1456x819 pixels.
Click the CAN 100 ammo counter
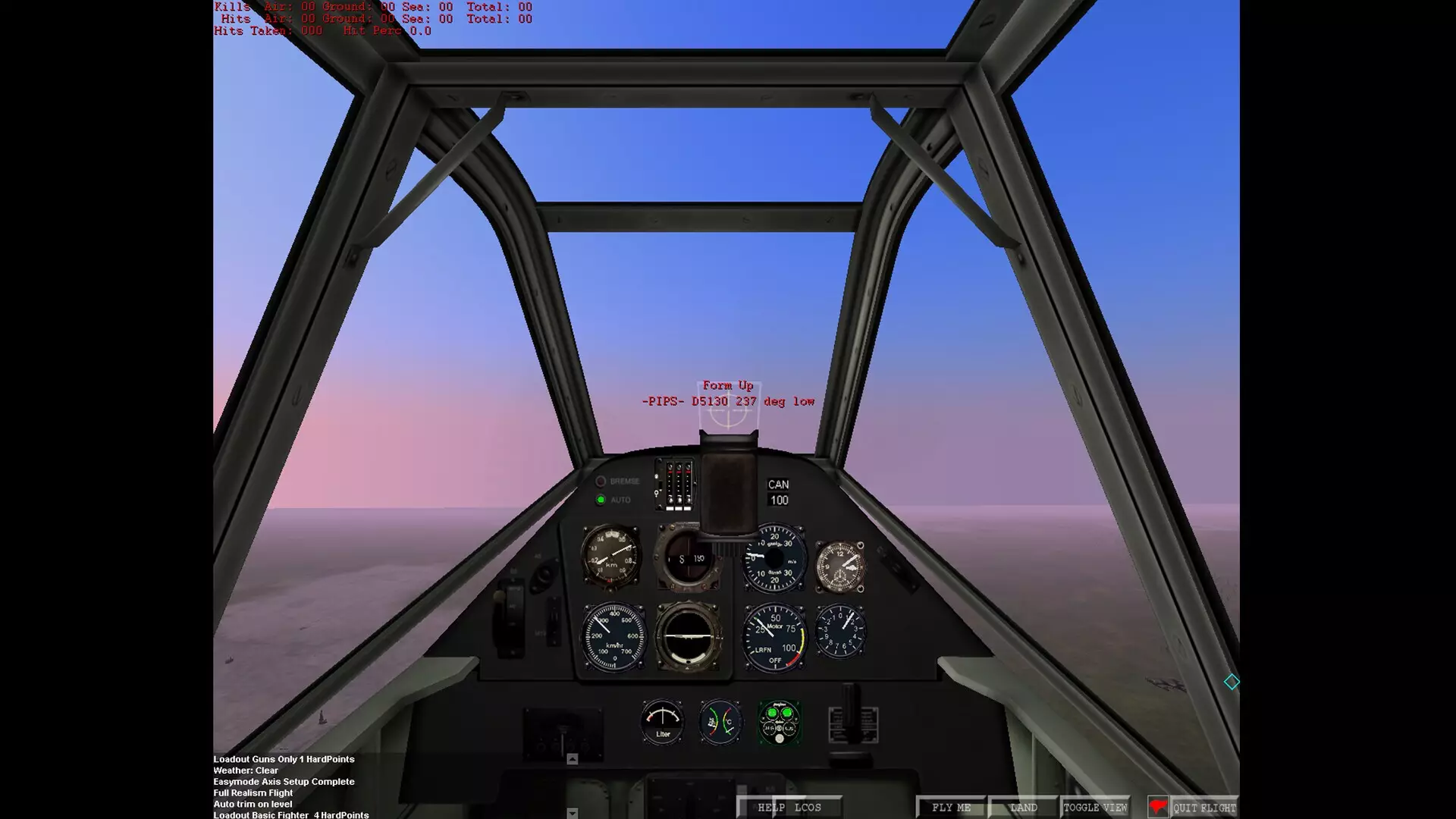click(x=777, y=493)
